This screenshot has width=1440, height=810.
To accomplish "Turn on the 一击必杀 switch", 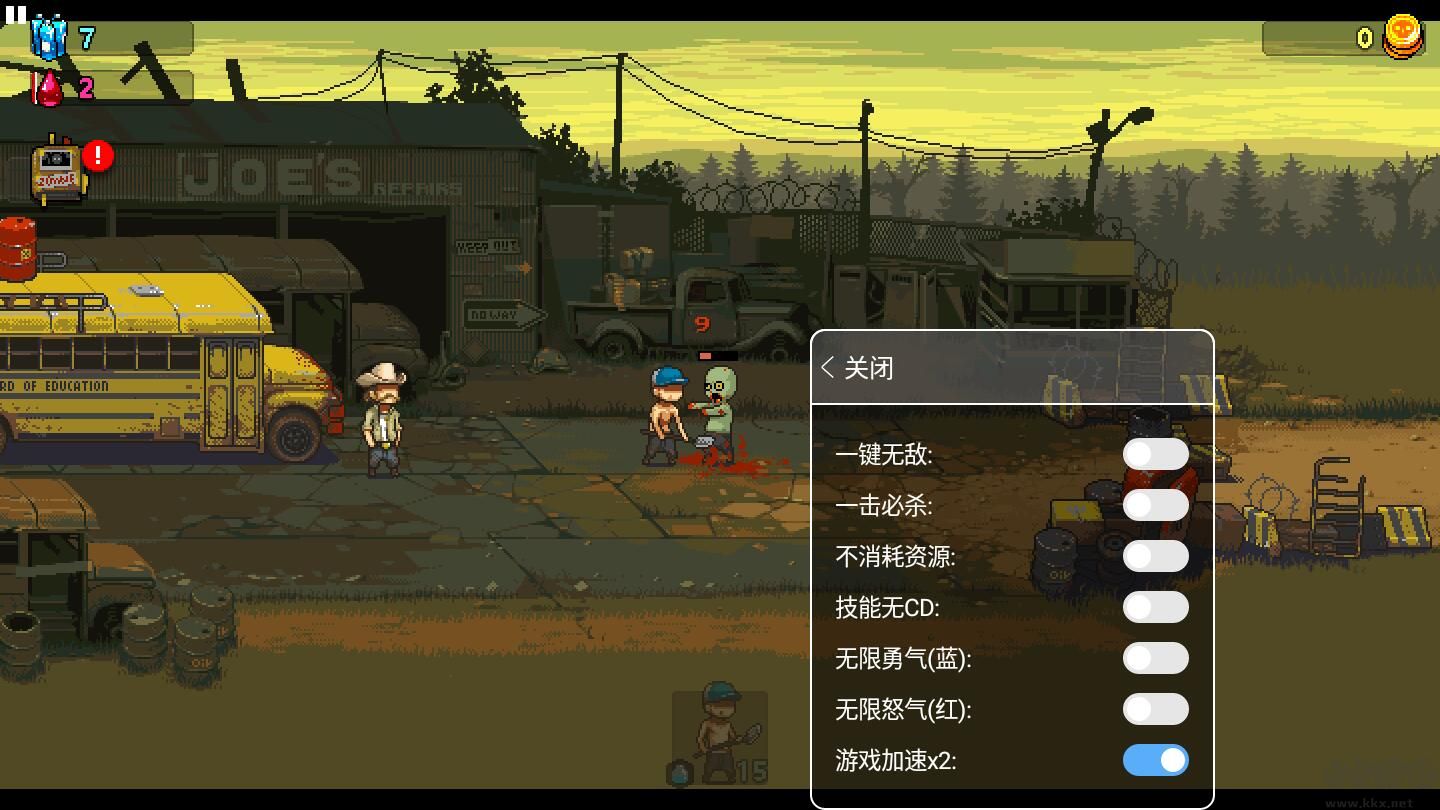I will click(x=1155, y=505).
